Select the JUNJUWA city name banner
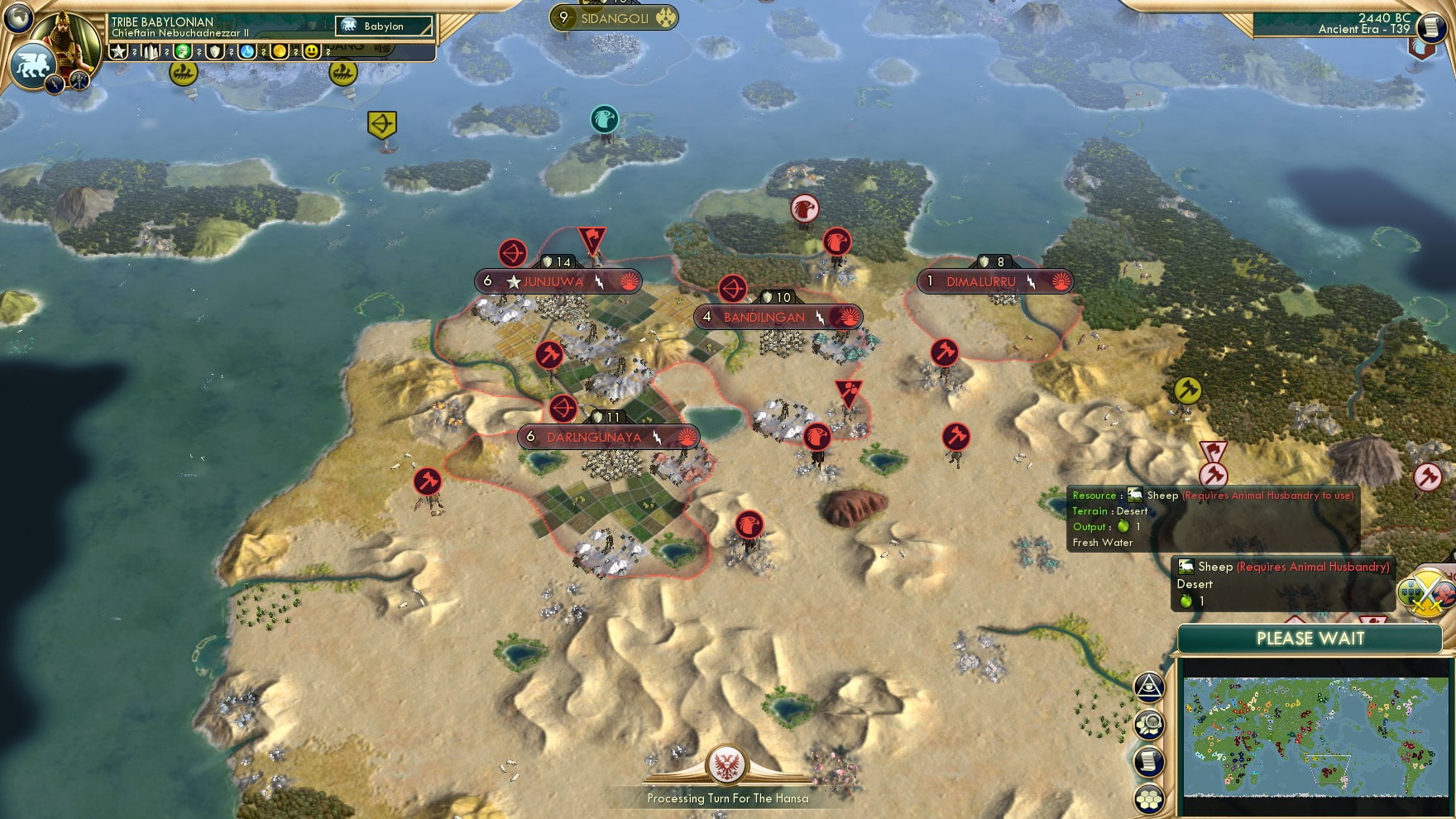 (556, 281)
